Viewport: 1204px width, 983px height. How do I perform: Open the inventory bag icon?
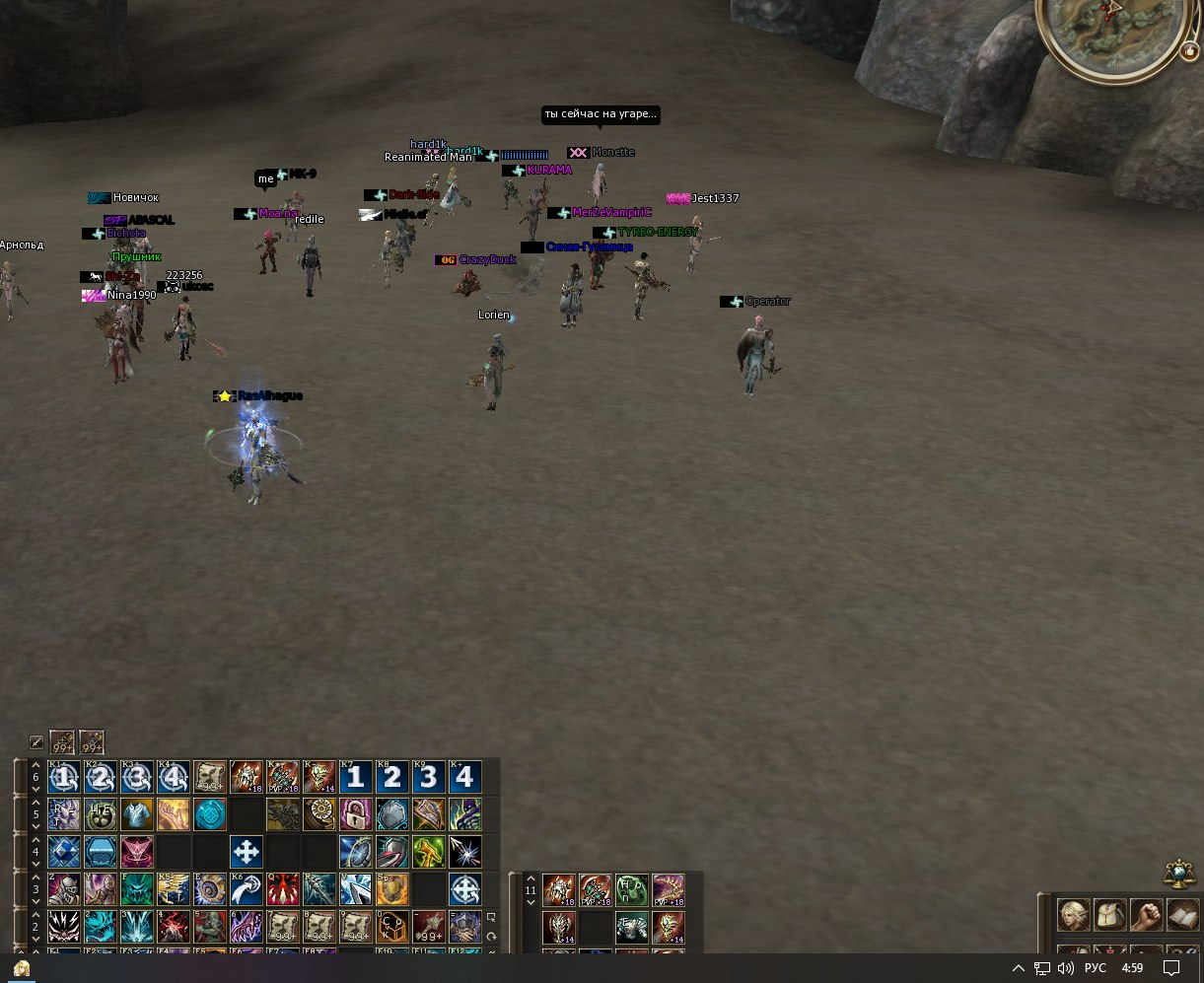point(1110,915)
